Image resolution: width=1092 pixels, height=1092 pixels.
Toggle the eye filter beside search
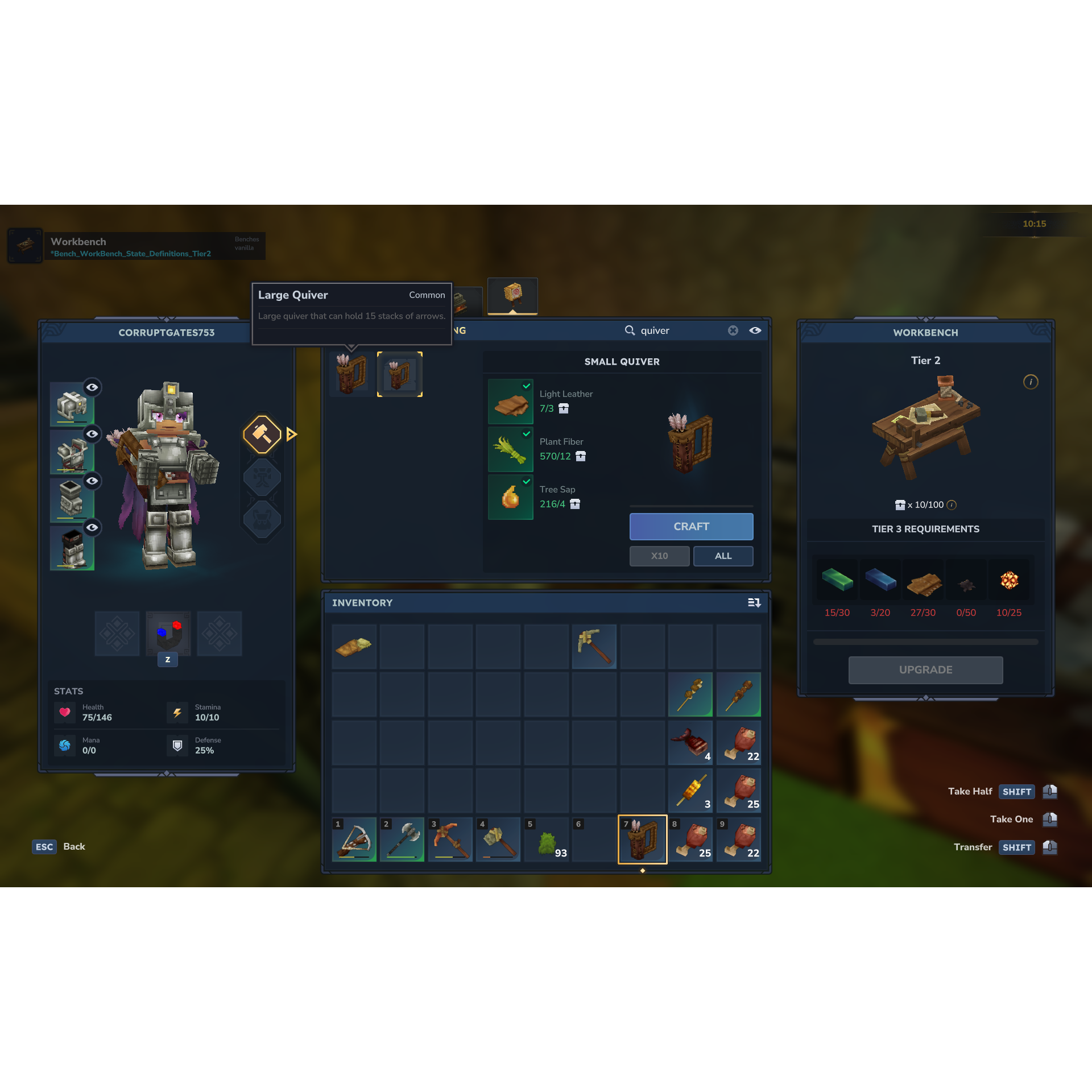[x=755, y=330]
